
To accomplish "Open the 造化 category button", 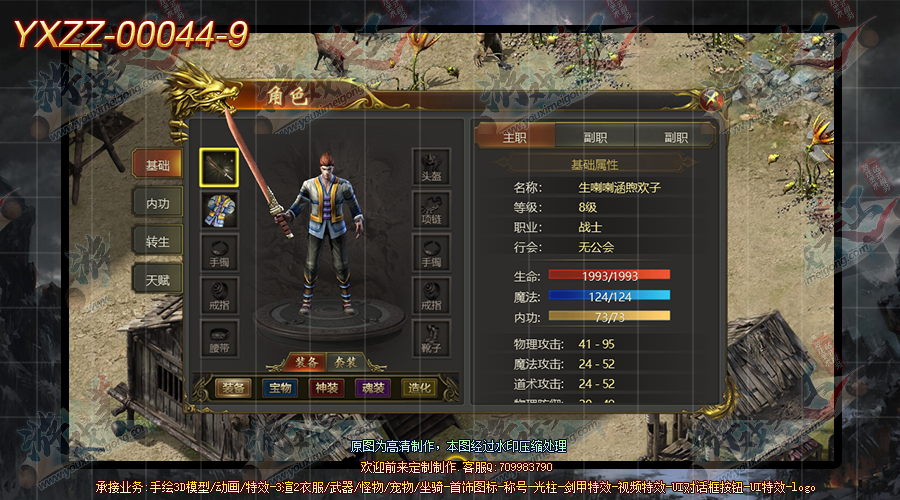I will (x=420, y=388).
